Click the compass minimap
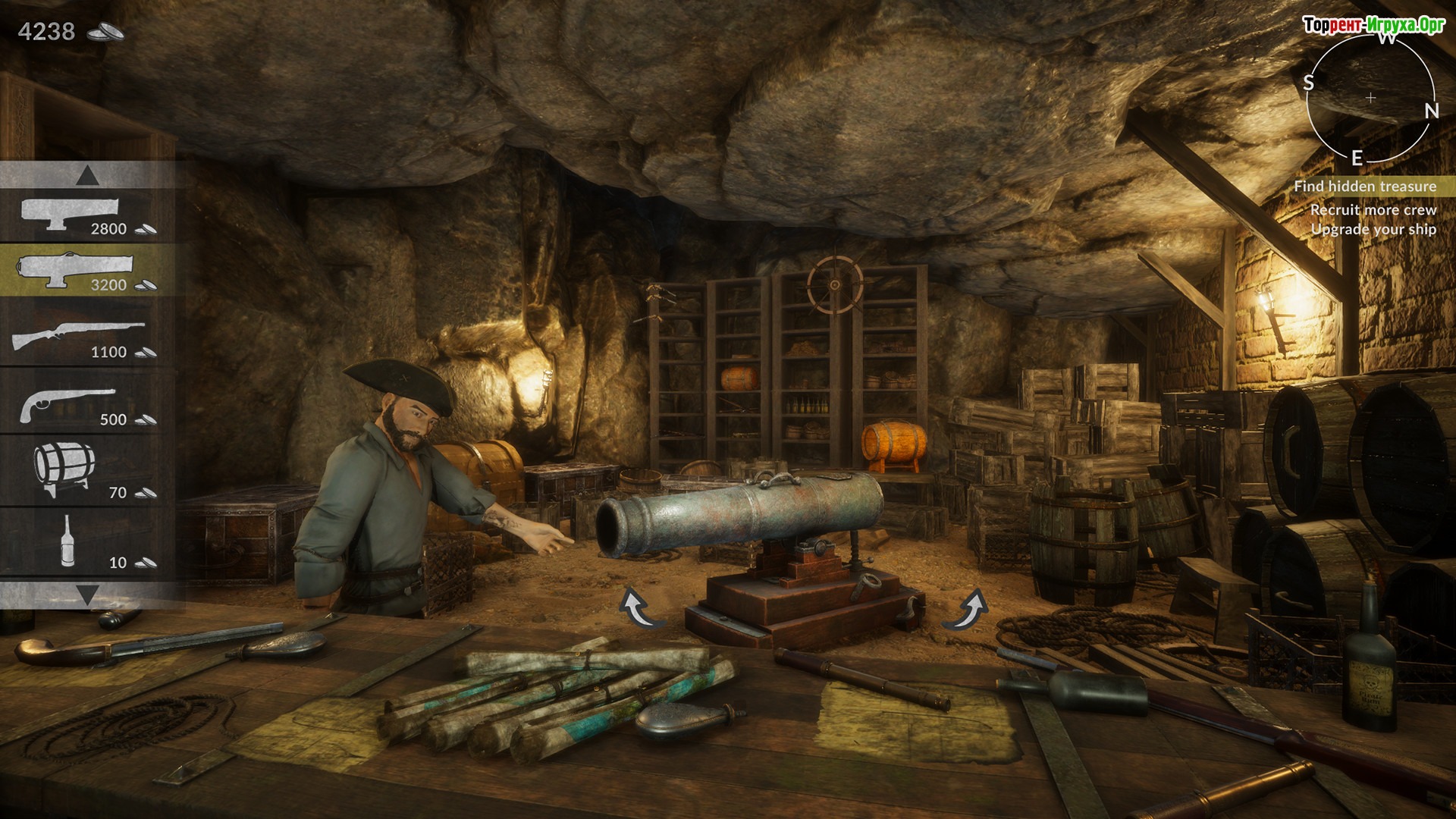The height and width of the screenshot is (819, 1456). (1370, 98)
